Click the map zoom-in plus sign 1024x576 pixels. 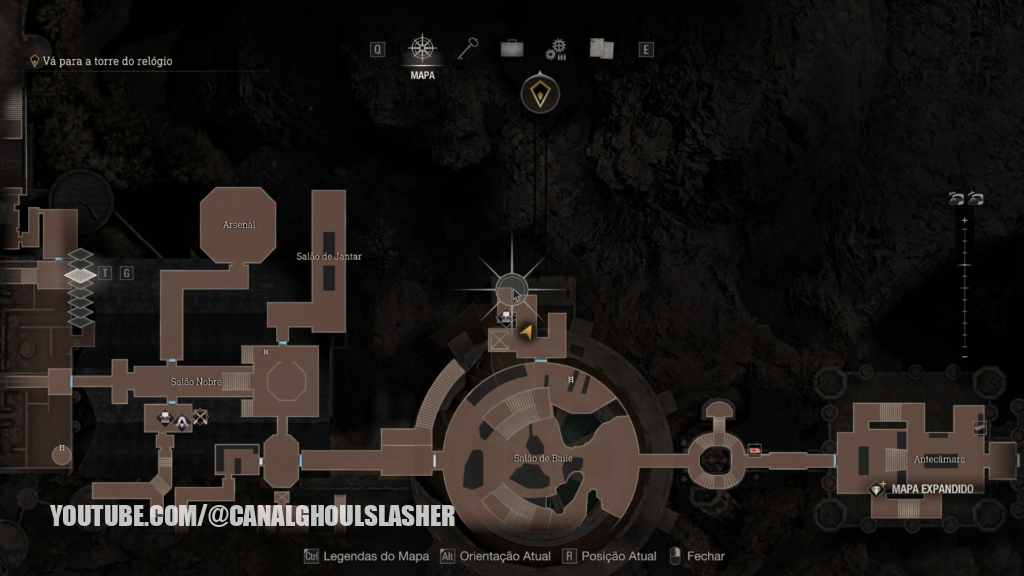964,220
